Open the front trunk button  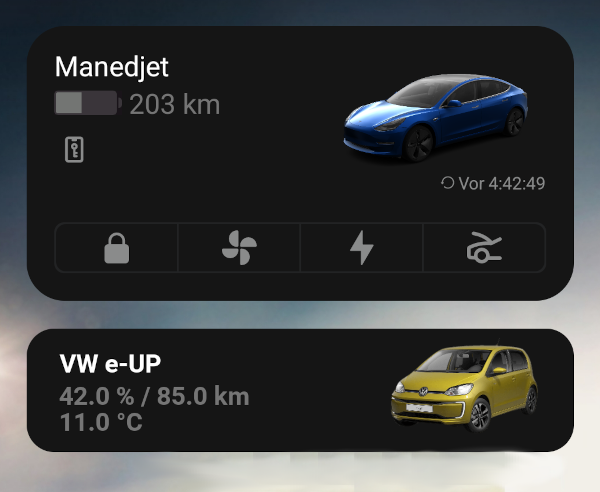tap(484, 248)
